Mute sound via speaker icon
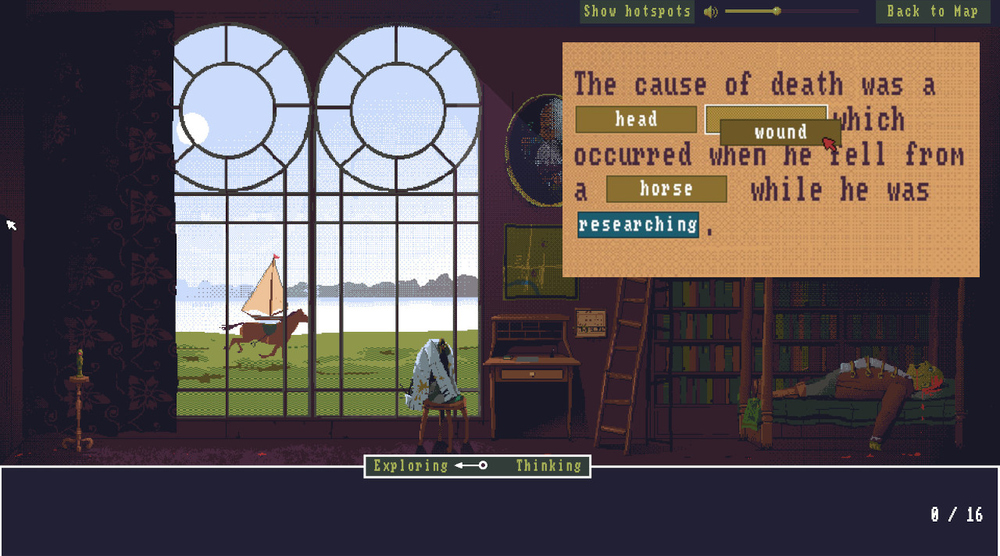Viewport: 1000px width, 556px height. 710,11
